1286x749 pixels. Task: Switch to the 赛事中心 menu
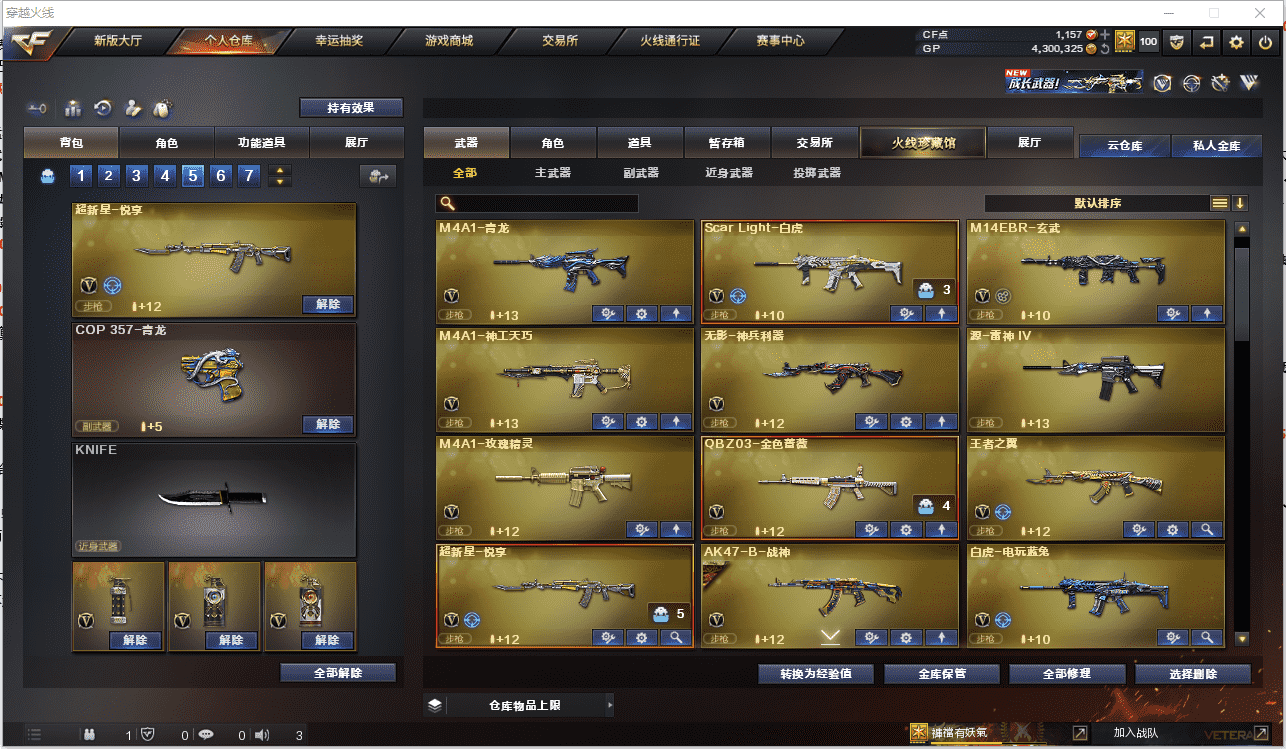780,41
